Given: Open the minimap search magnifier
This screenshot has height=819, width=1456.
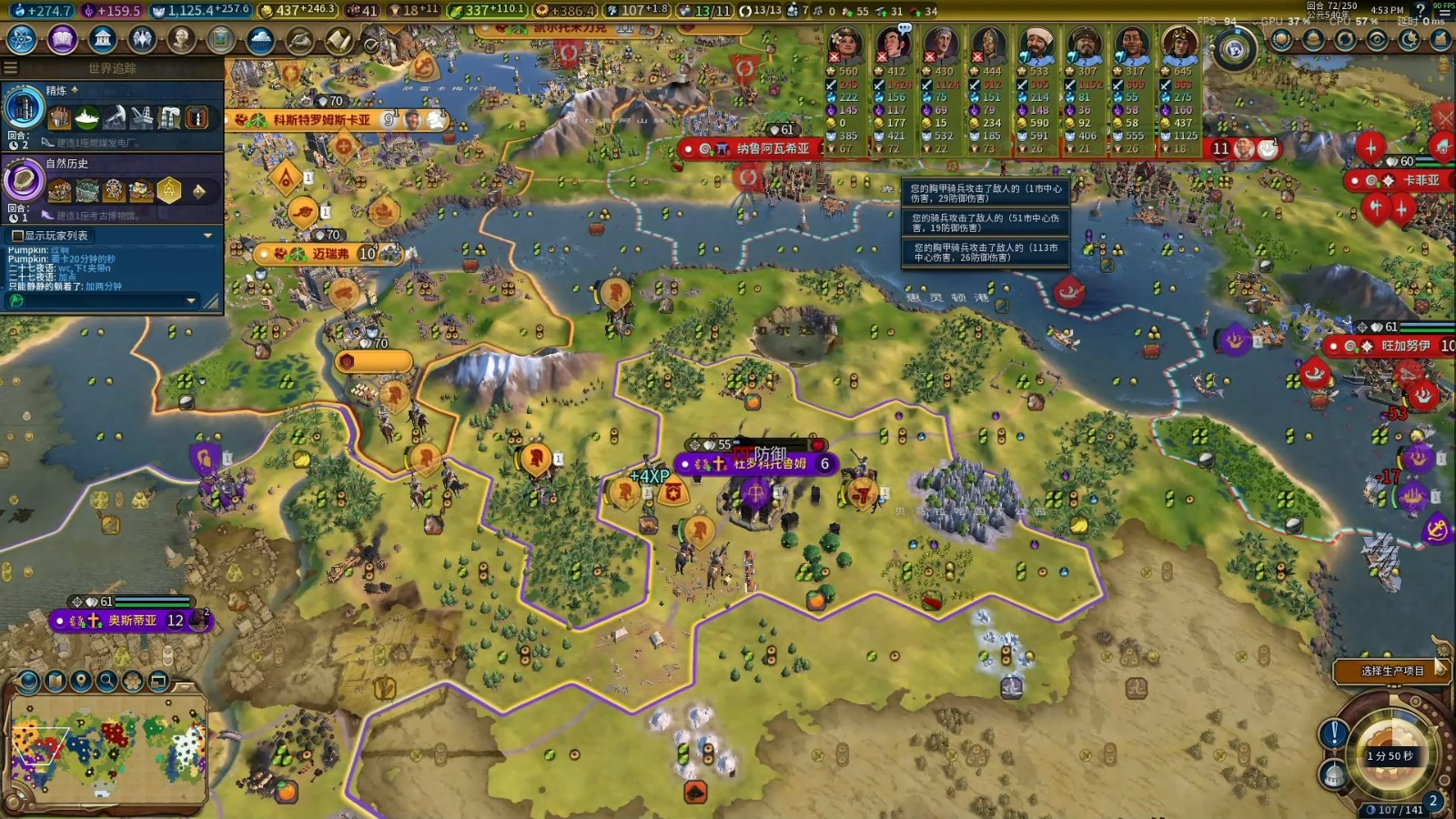Looking at the screenshot, I should pyautogui.click(x=106, y=681).
